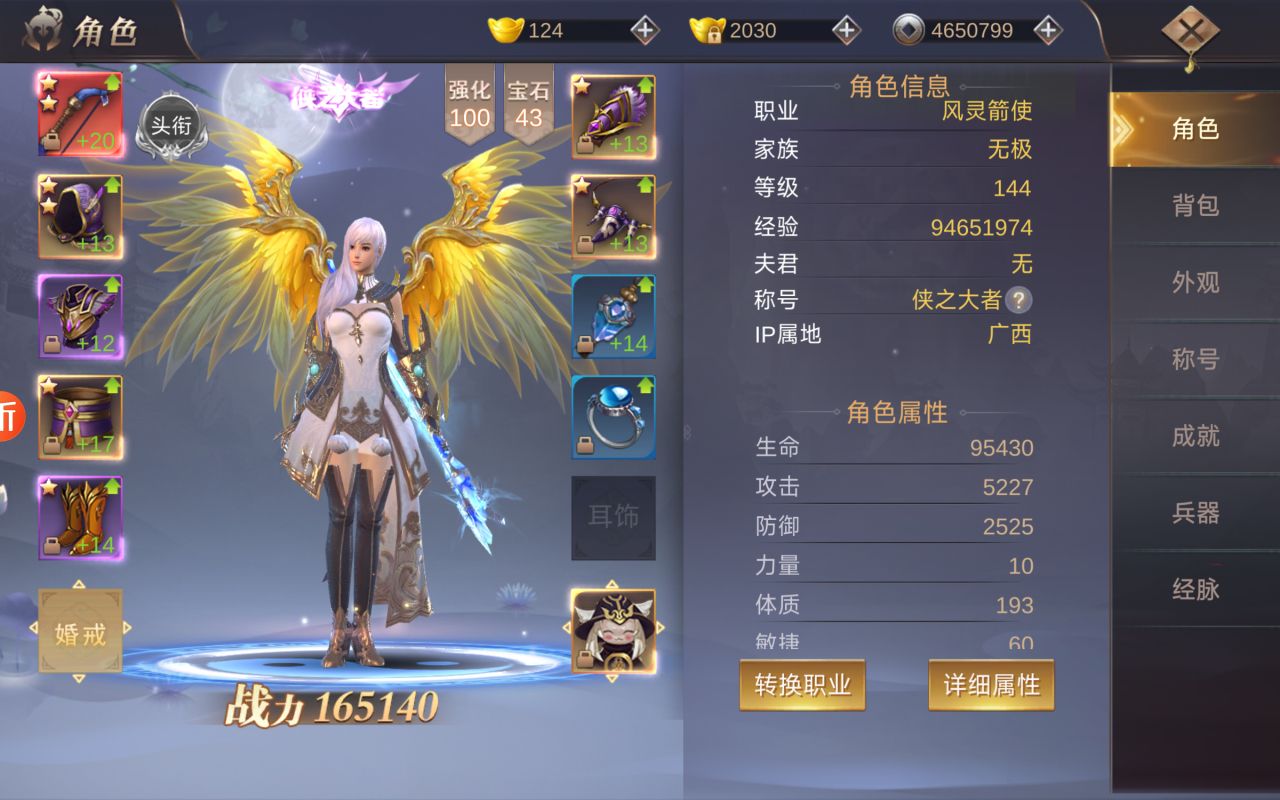Select the cat-hat pet portrait slot
This screenshot has height=800, width=1280.
(613, 631)
